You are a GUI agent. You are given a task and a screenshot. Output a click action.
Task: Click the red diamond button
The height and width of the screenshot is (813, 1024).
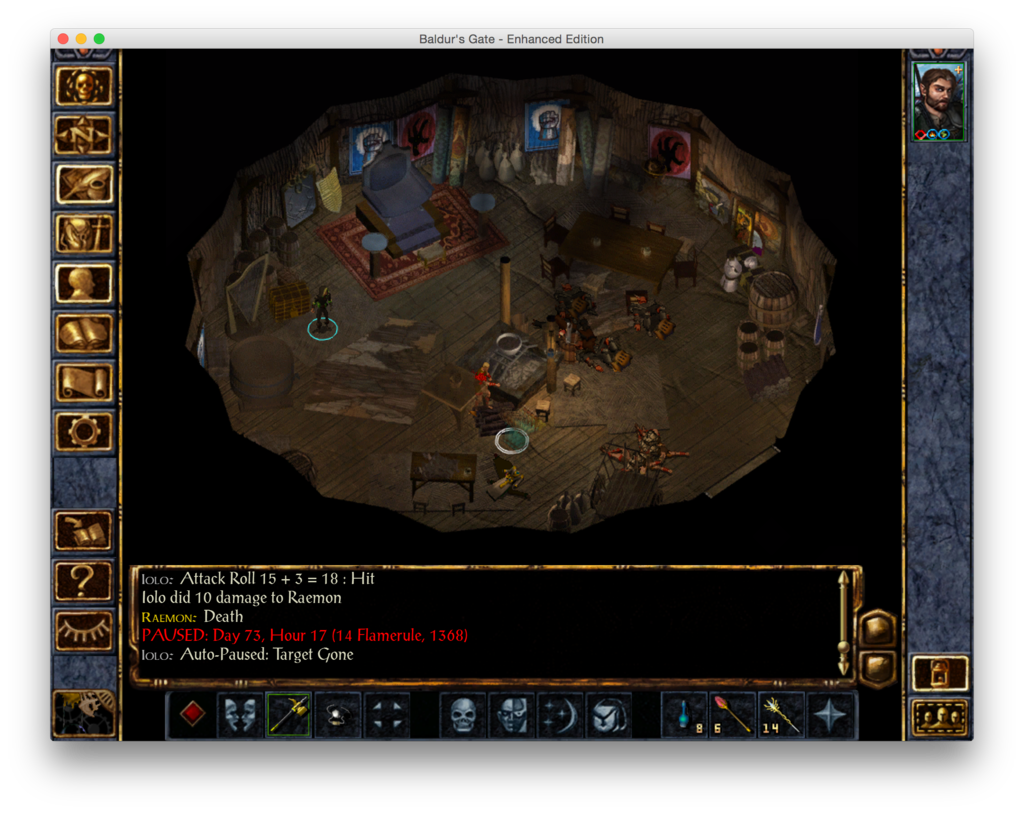tap(192, 714)
